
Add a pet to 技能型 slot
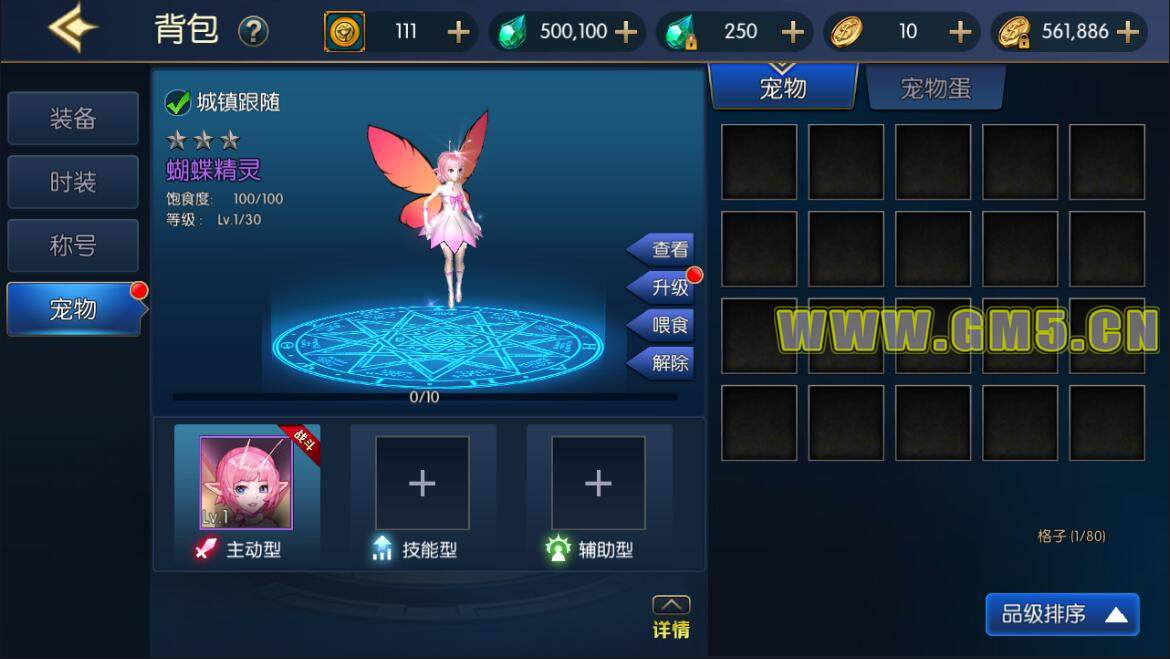(x=422, y=483)
